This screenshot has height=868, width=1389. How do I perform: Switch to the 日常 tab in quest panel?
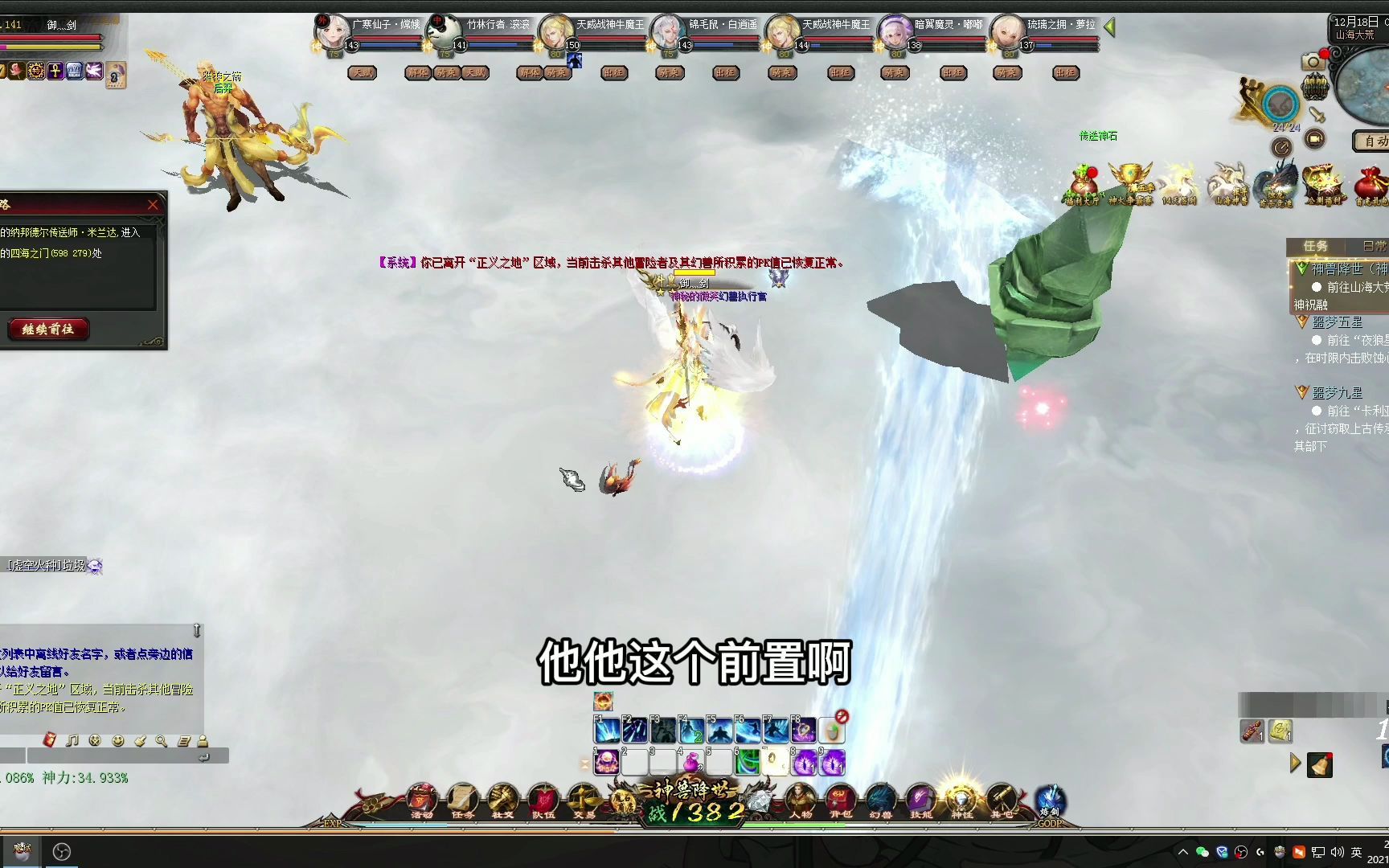(x=1375, y=246)
